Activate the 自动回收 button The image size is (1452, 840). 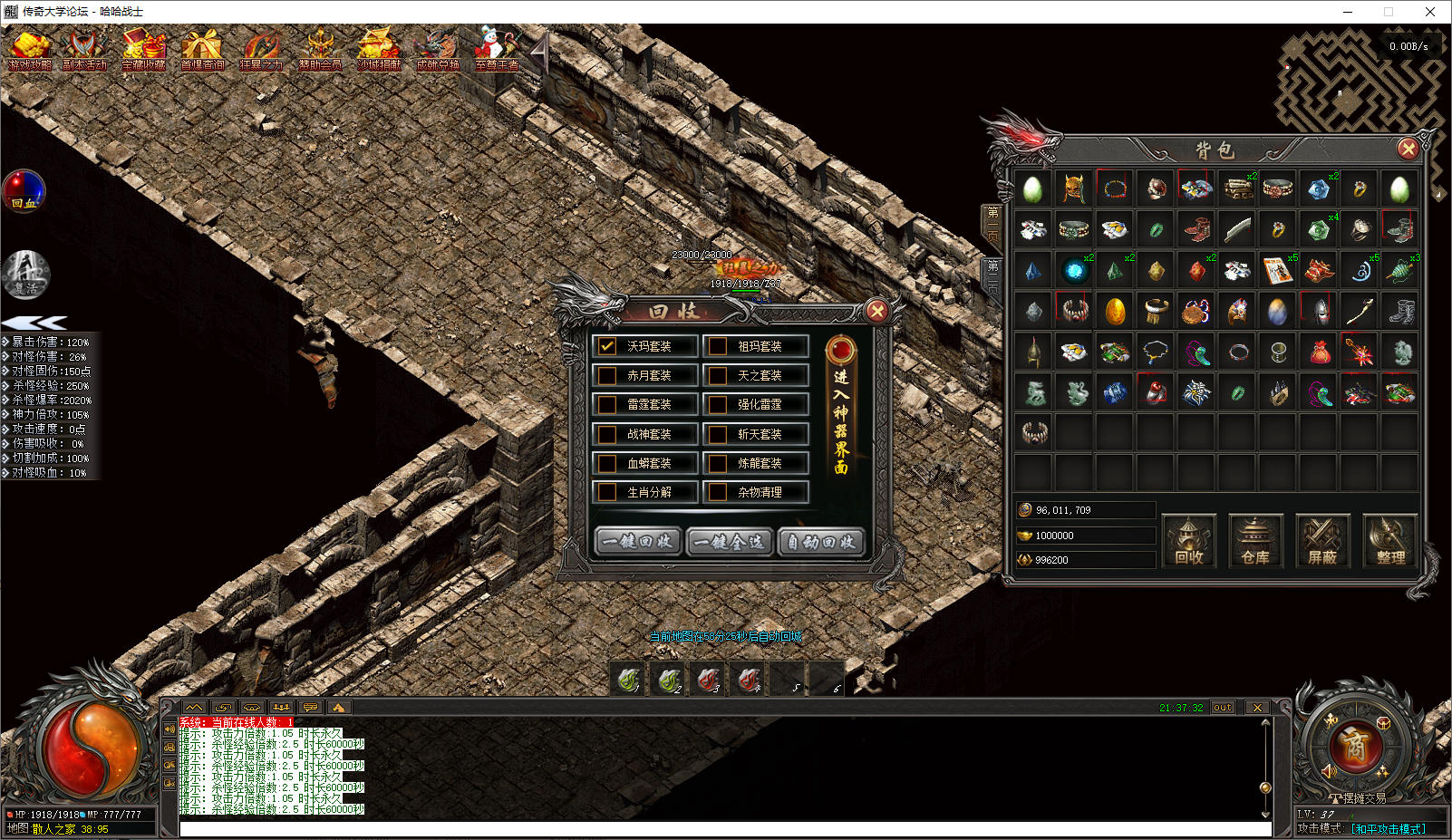(821, 541)
